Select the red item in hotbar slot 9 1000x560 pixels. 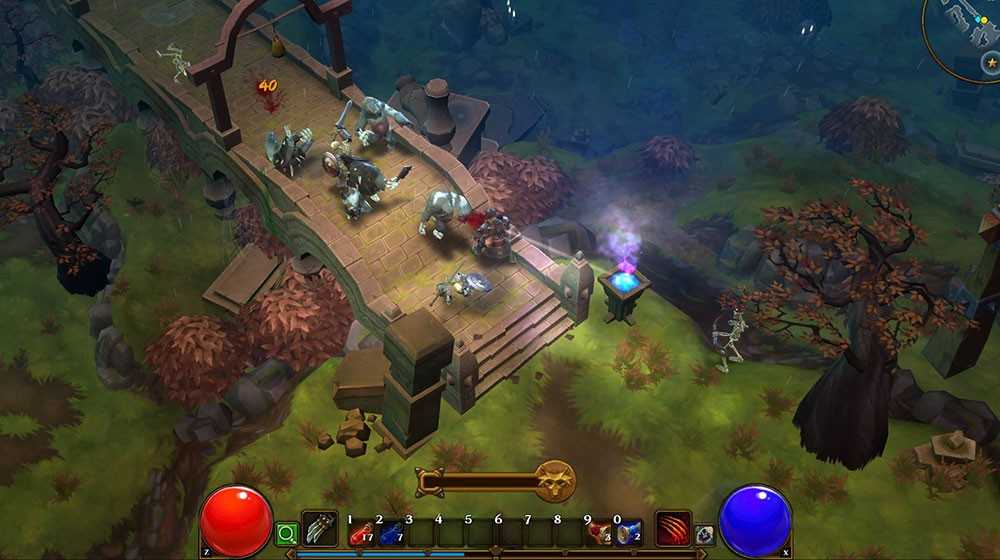(x=600, y=533)
